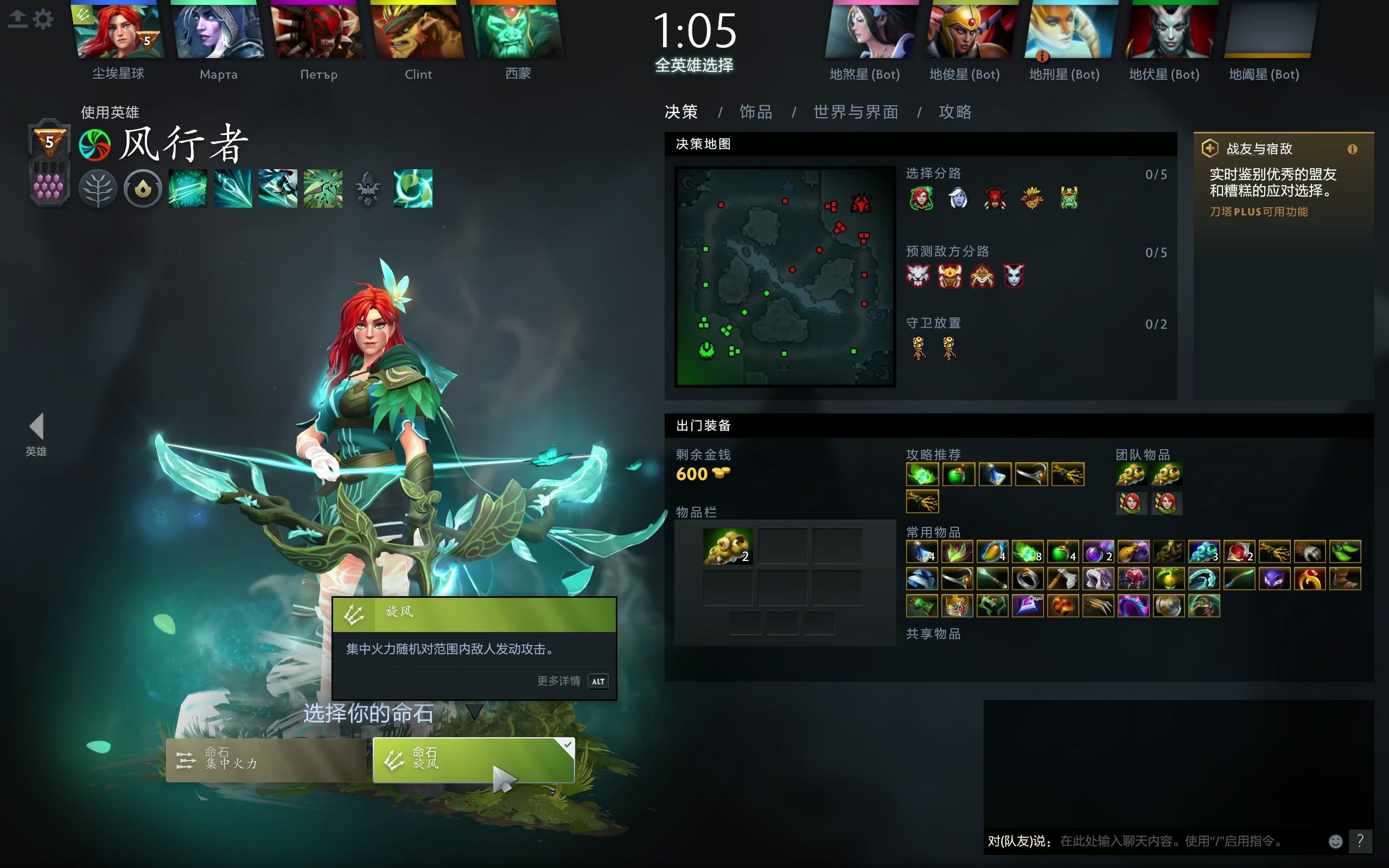Click the emoji icon in the chat bar
Screen dimensions: 1389x868
pos(1336,842)
